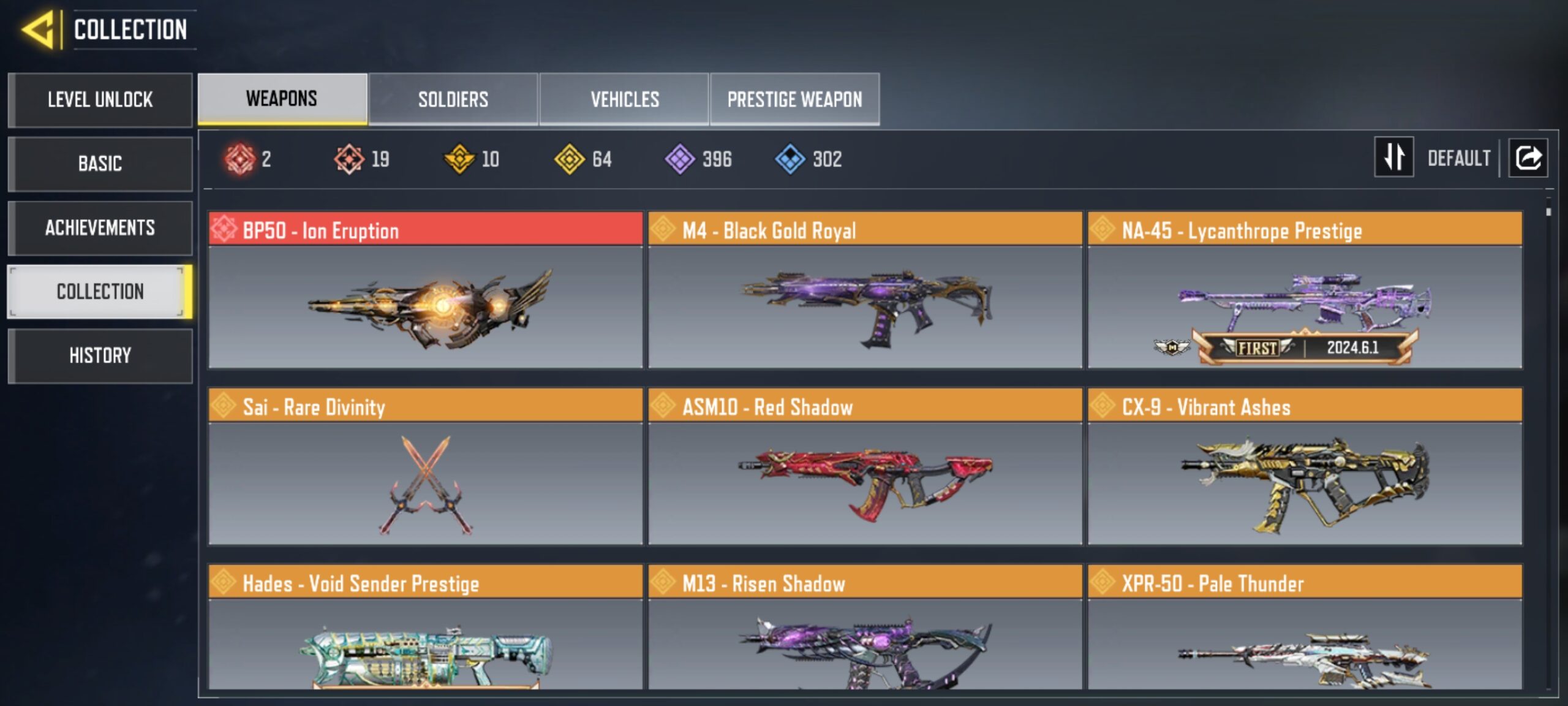The image size is (1568, 706).
Task: Open the DEFAULT sorting dropdown
Action: (1460, 158)
